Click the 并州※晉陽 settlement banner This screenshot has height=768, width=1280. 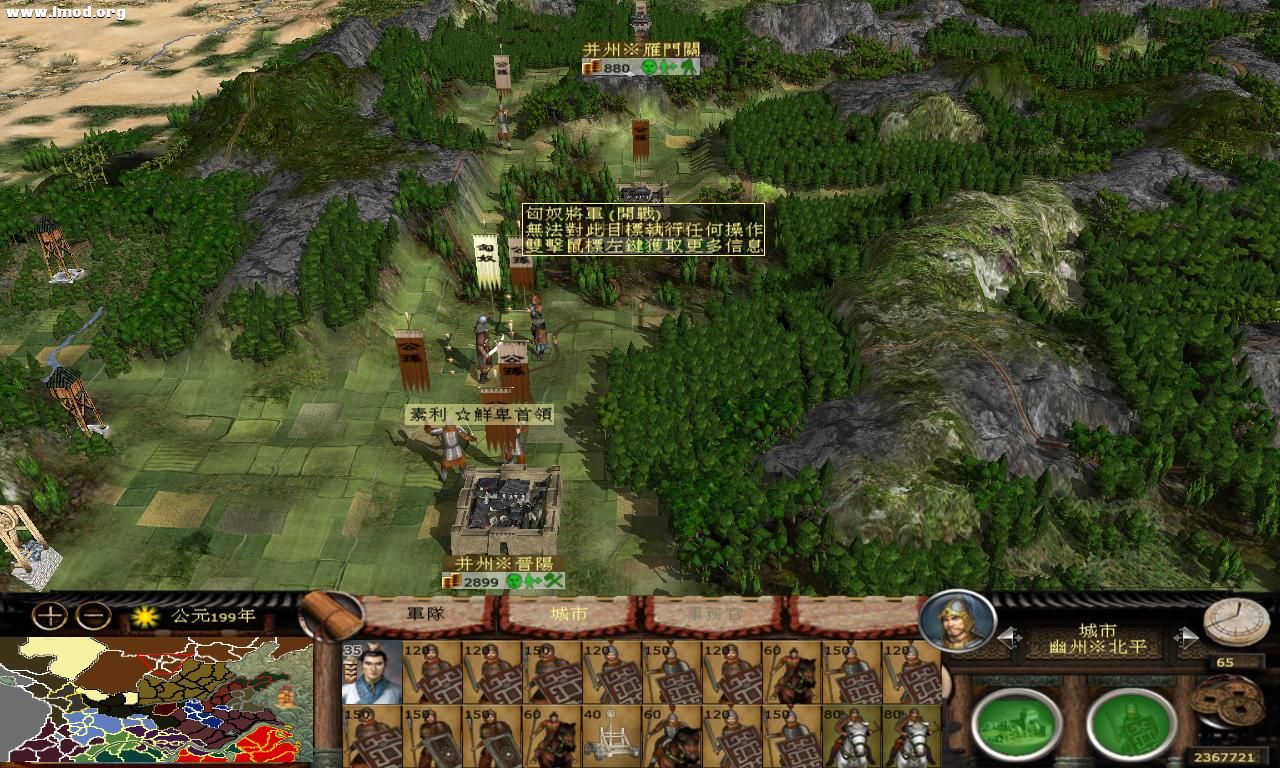pos(507,562)
